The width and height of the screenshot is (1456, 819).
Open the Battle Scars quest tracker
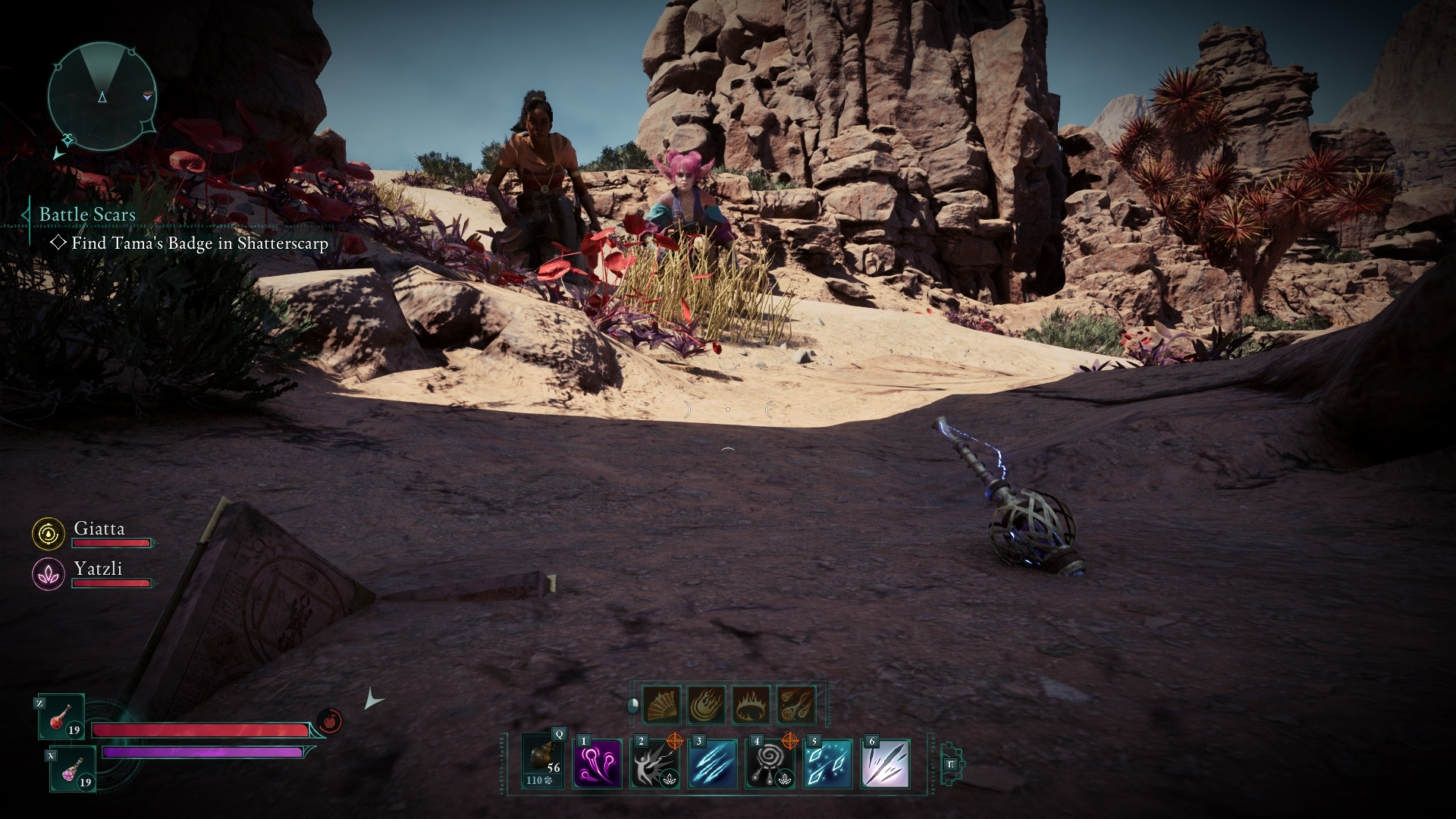click(x=87, y=215)
